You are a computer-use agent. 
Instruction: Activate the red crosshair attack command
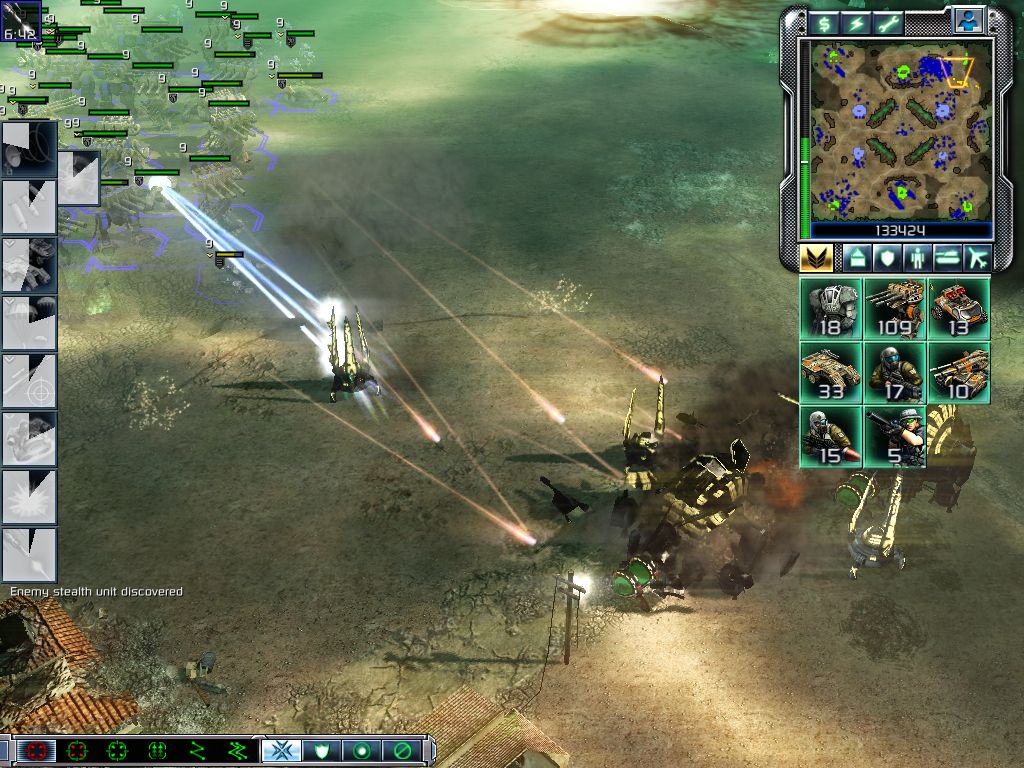(38, 750)
